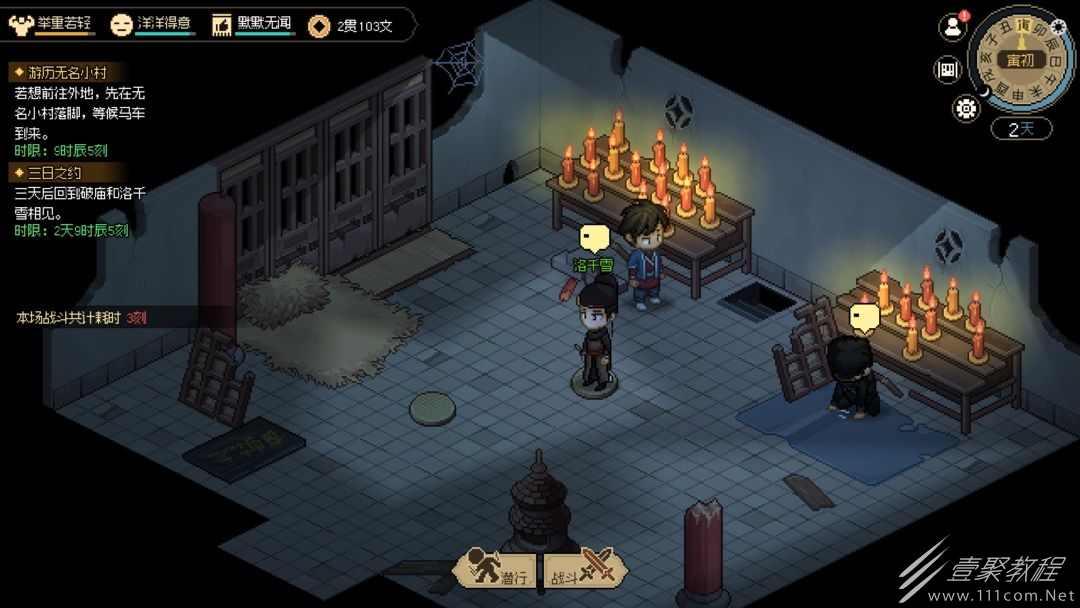Screen dimensions: 1080x608
Task: Start combat with the 战斗 button
Action: click(587, 569)
